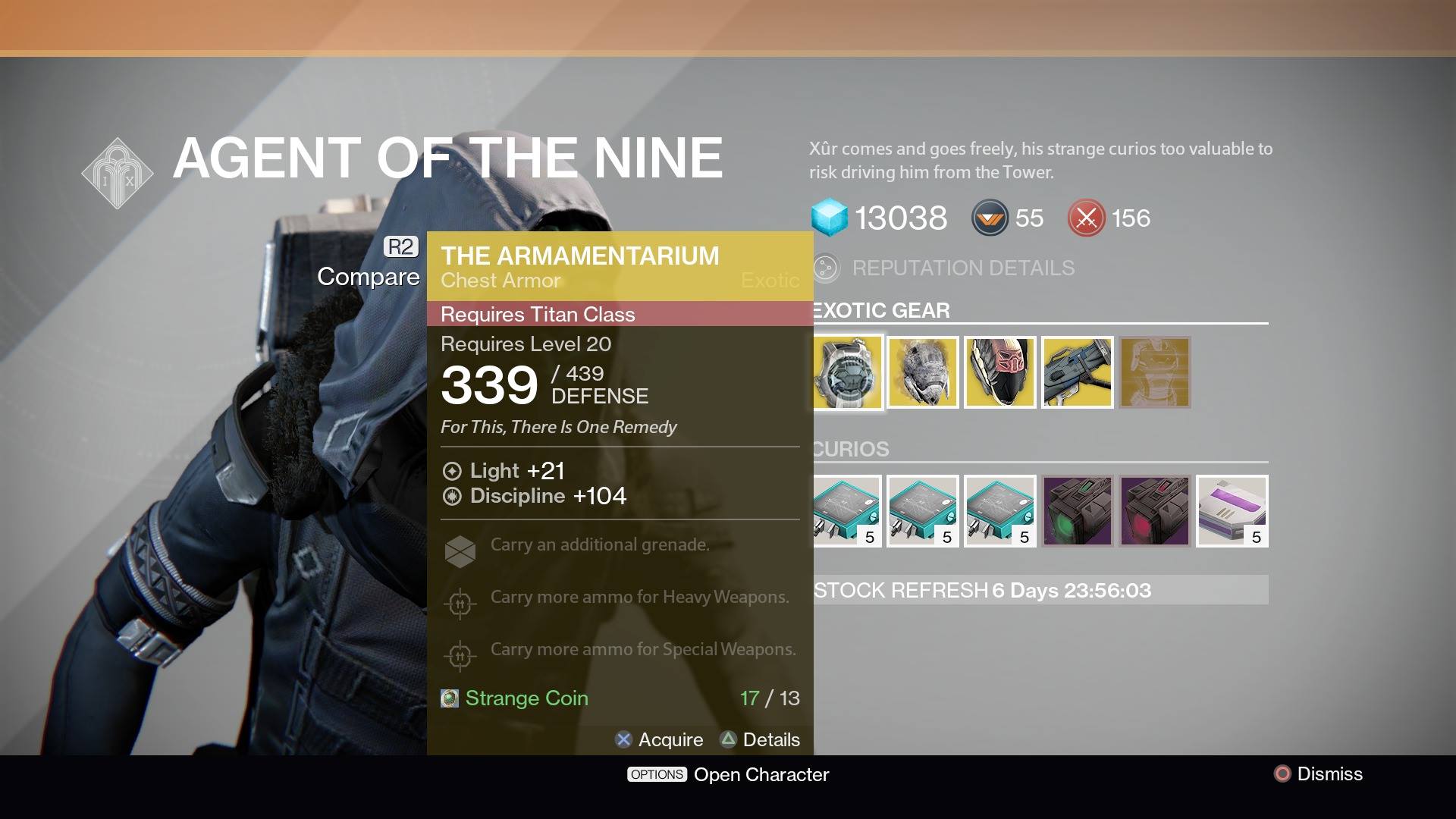1456x819 pixels.
Task: Select the first exotic engram in Curios
Action: [846, 511]
